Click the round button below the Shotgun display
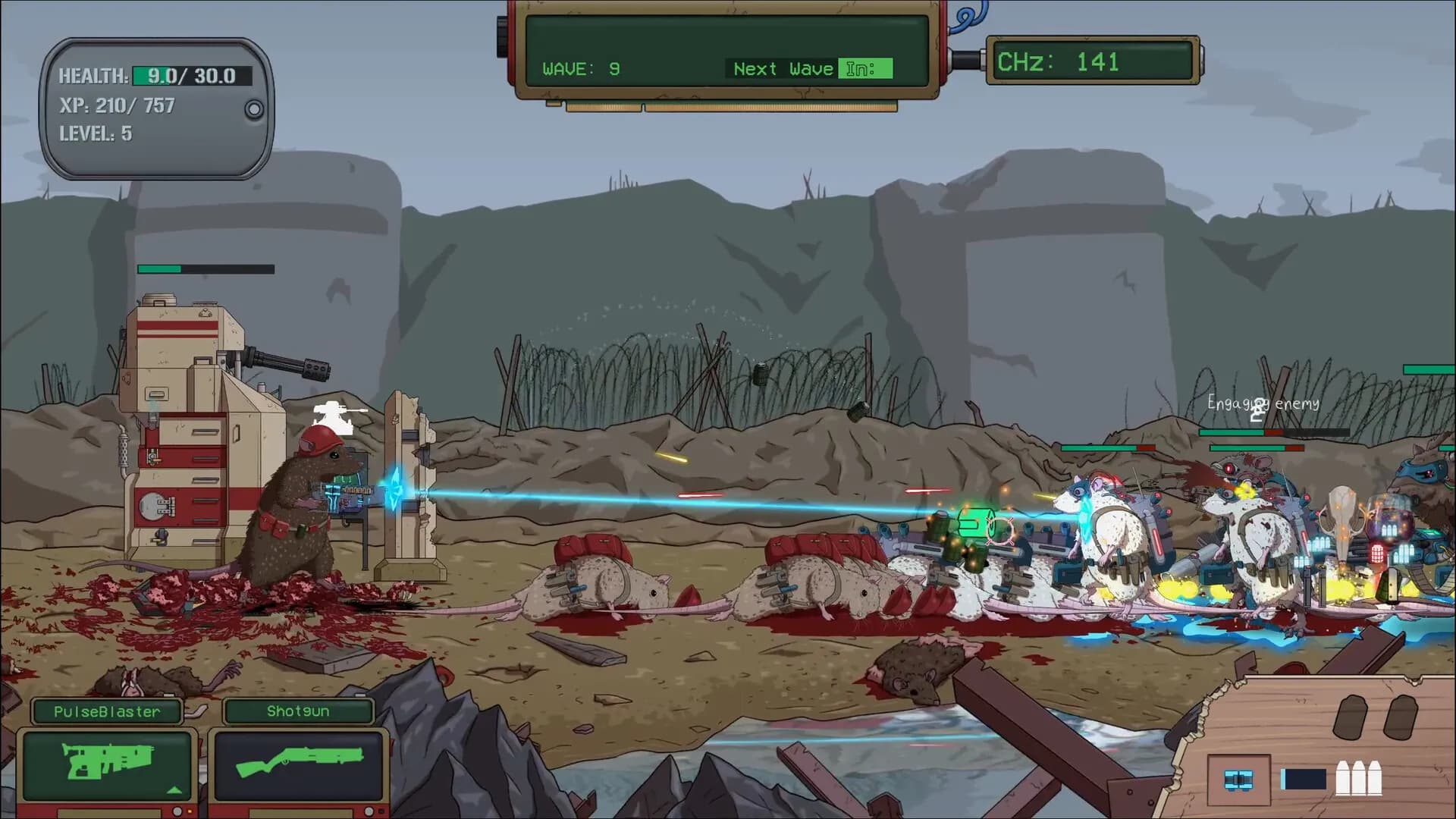1456x819 pixels. coord(367,811)
